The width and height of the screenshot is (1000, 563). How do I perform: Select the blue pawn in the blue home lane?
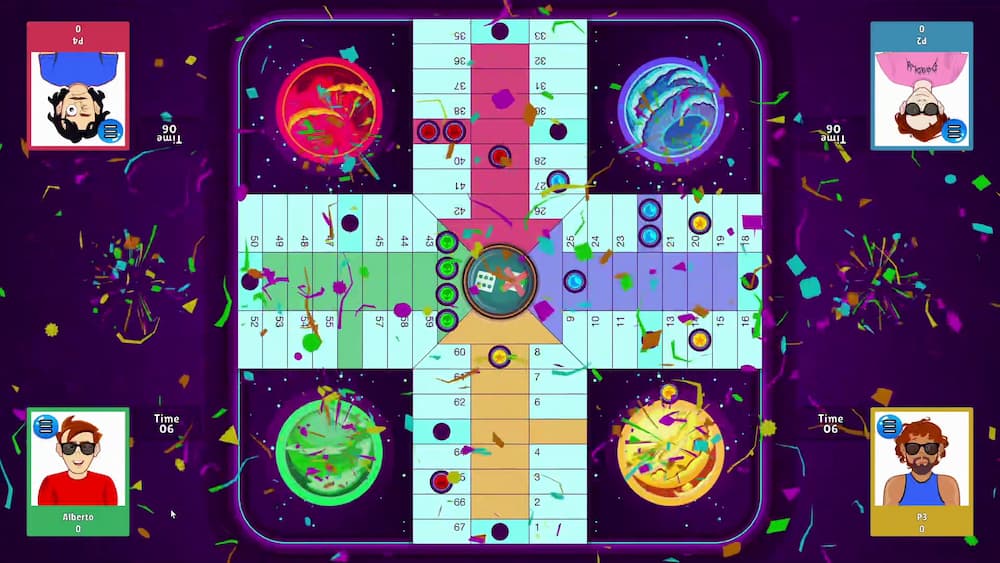click(576, 281)
